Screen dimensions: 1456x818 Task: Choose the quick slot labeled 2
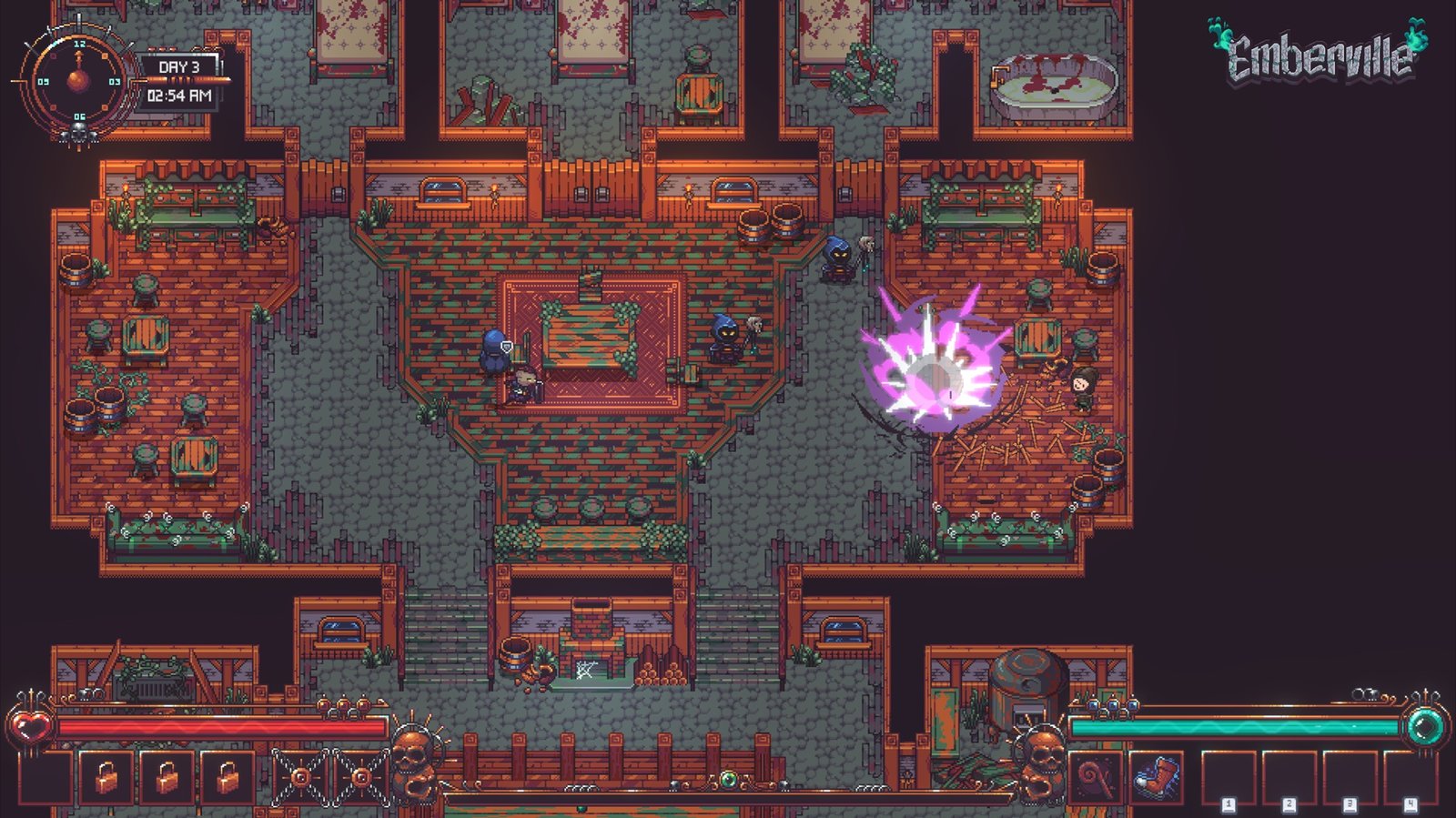click(x=1289, y=778)
